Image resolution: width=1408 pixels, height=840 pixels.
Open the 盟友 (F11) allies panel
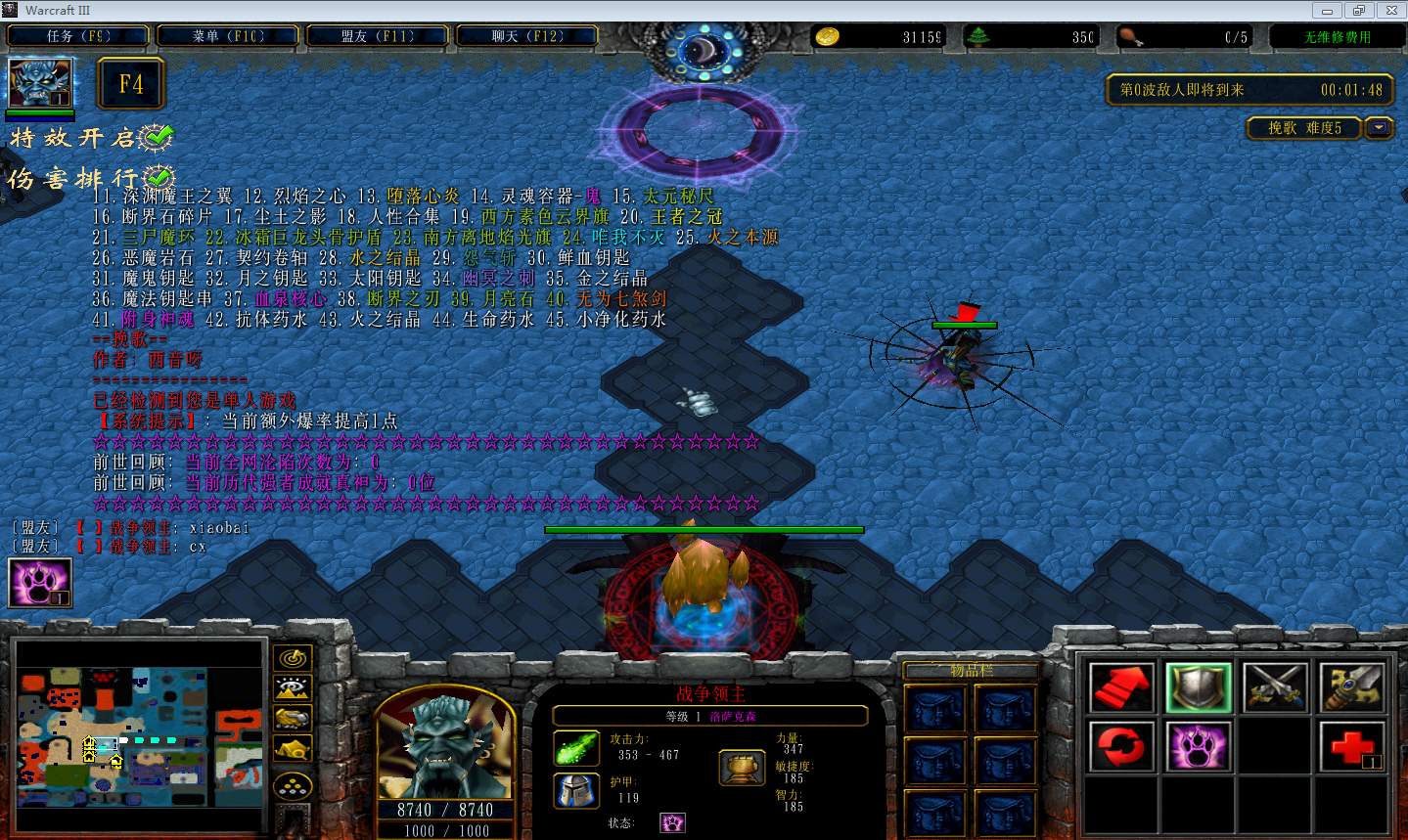tap(378, 36)
